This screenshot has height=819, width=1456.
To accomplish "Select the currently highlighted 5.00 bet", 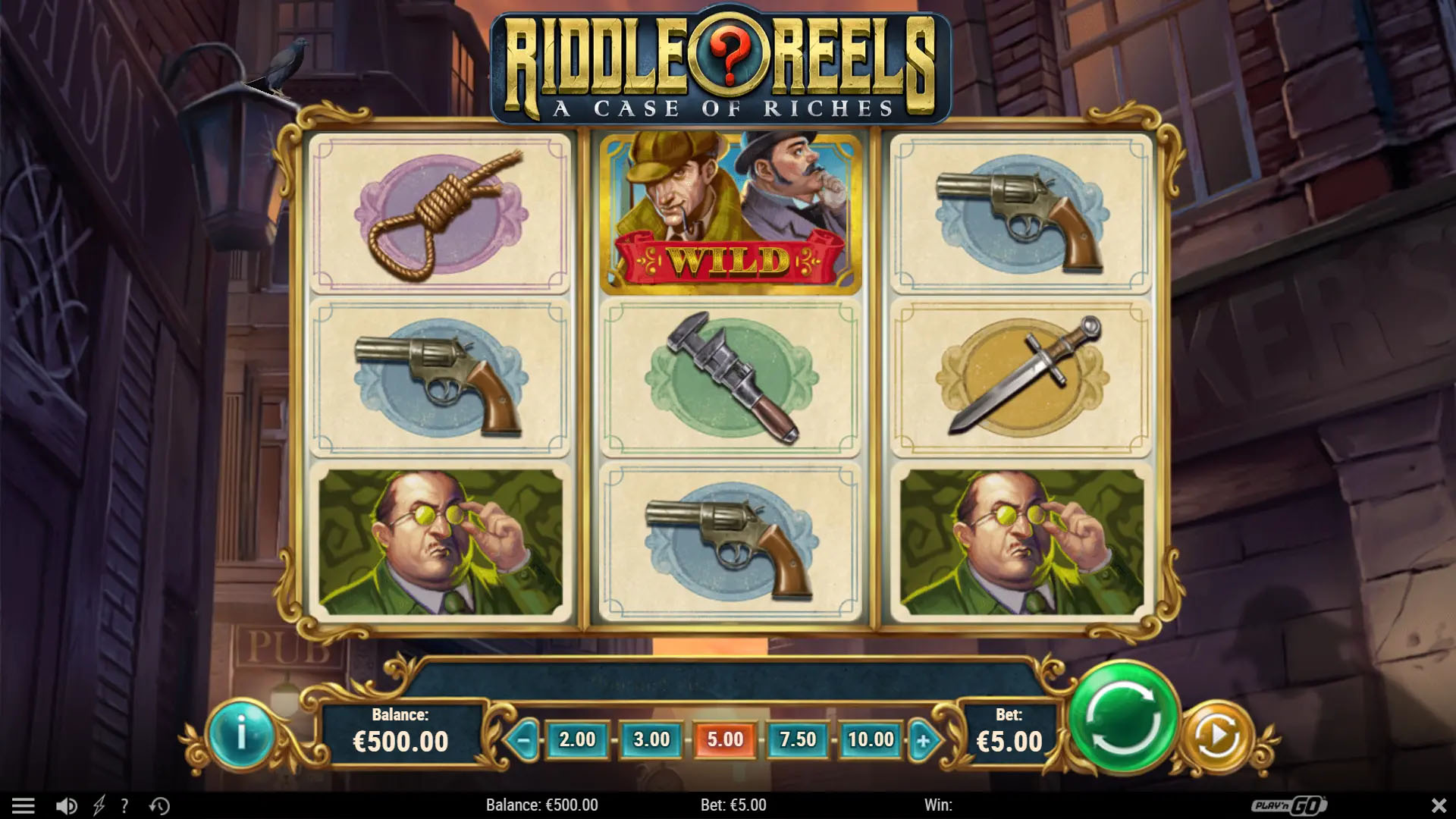I will [x=725, y=738].
